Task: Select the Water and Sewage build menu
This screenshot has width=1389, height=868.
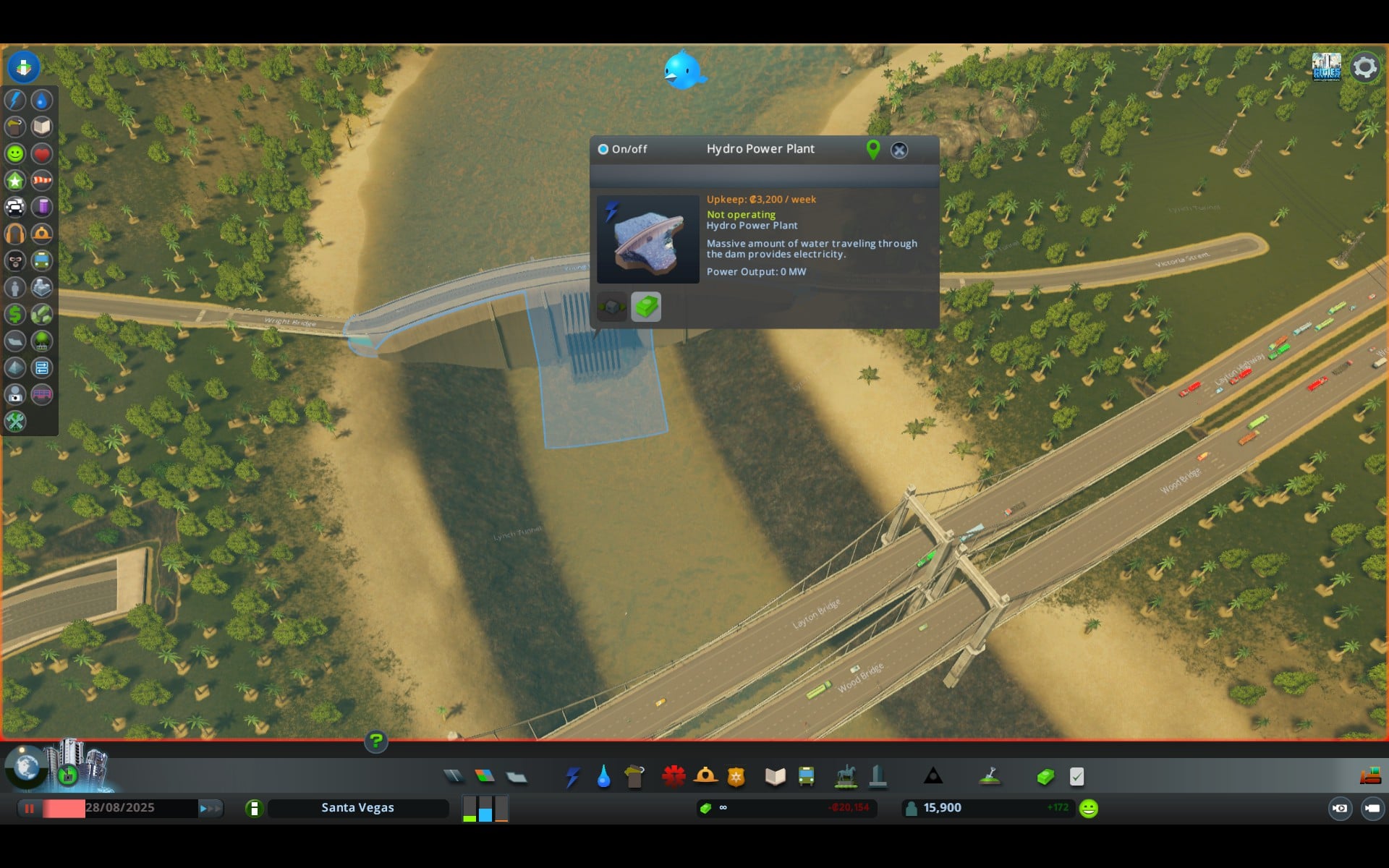Action: point(603,777)
